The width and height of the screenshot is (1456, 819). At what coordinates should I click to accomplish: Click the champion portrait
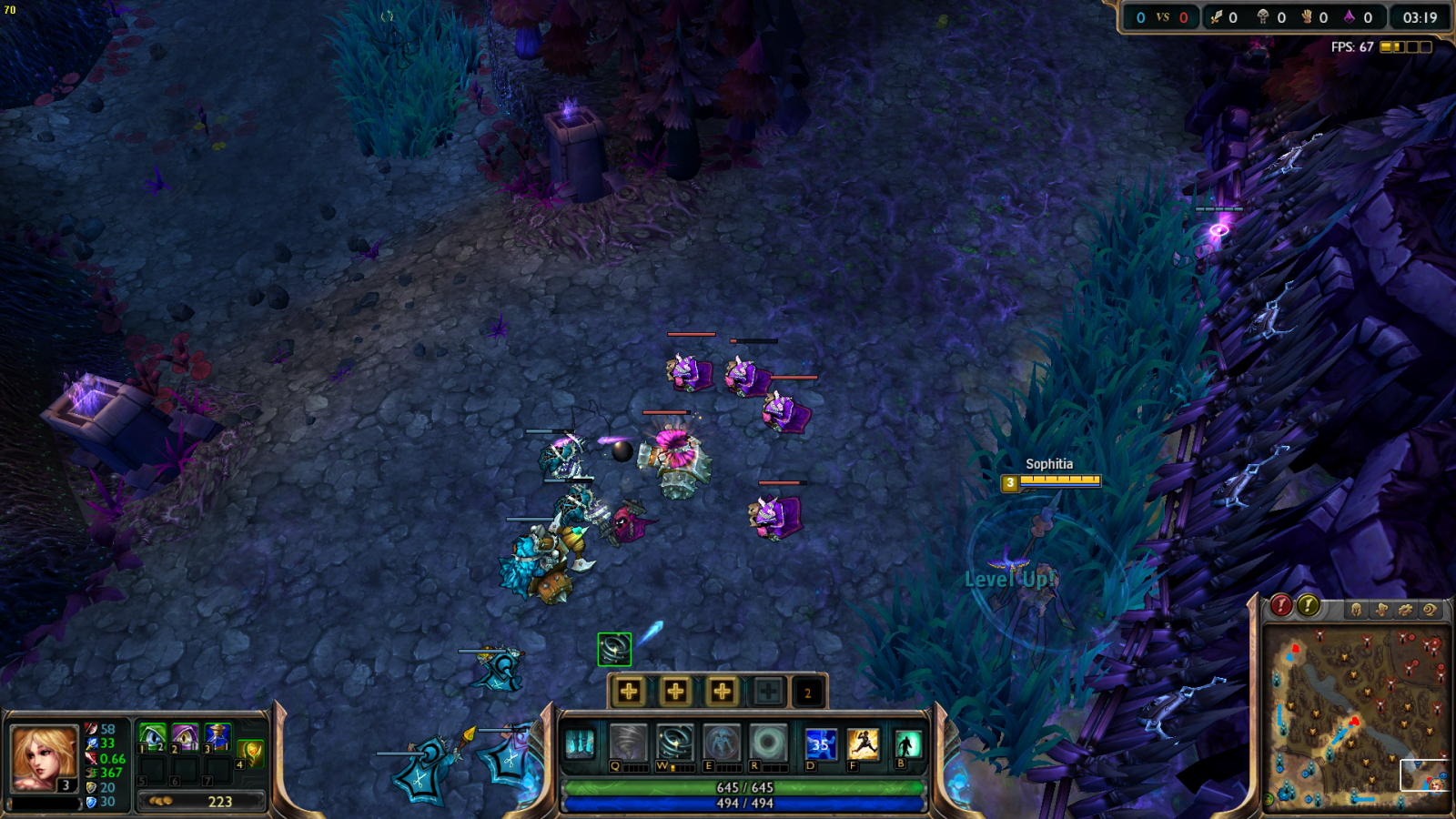pyautogui.click(x=43, y=757)
